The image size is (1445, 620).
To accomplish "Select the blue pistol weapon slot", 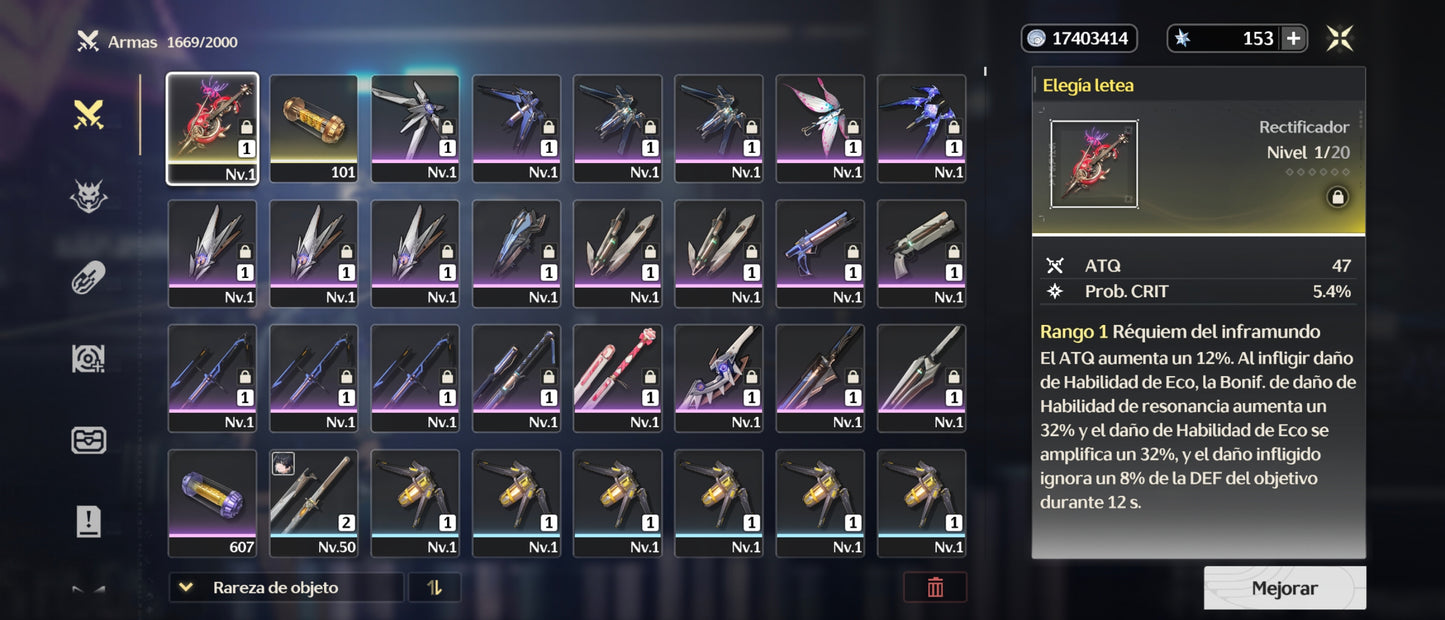I will click(x=820, y=253).
